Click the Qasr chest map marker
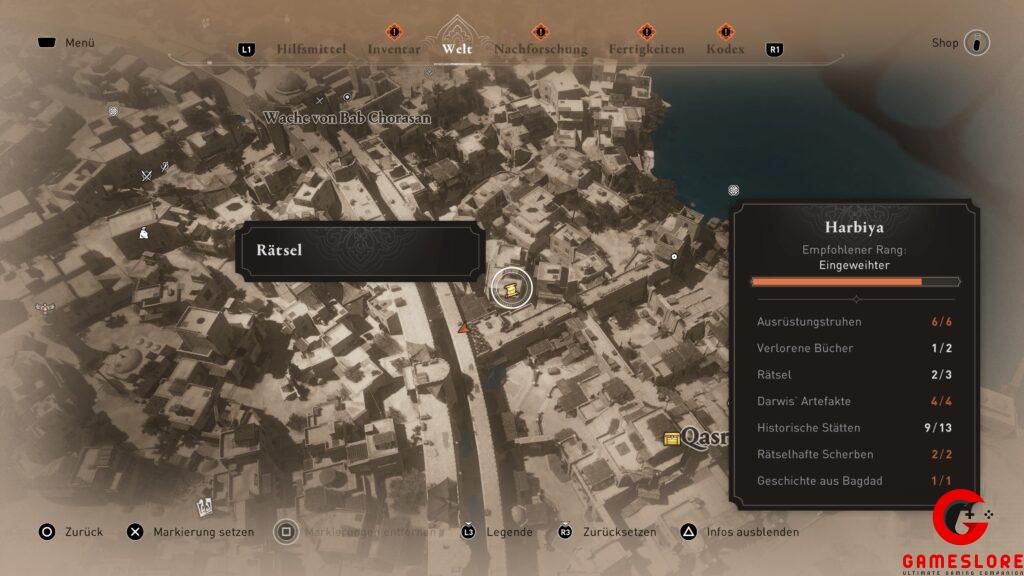This screenshot has width=1024, height=576. click(672, 438)
